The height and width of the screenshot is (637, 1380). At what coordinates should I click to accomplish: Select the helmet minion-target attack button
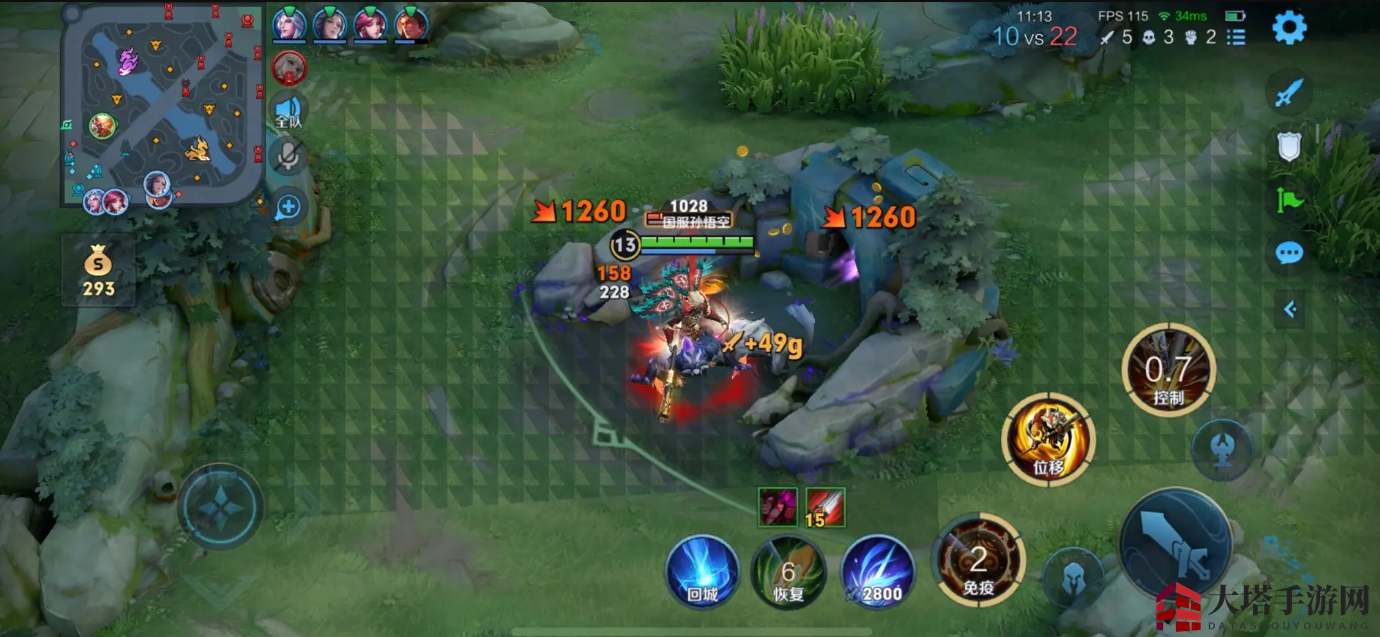1073,578
